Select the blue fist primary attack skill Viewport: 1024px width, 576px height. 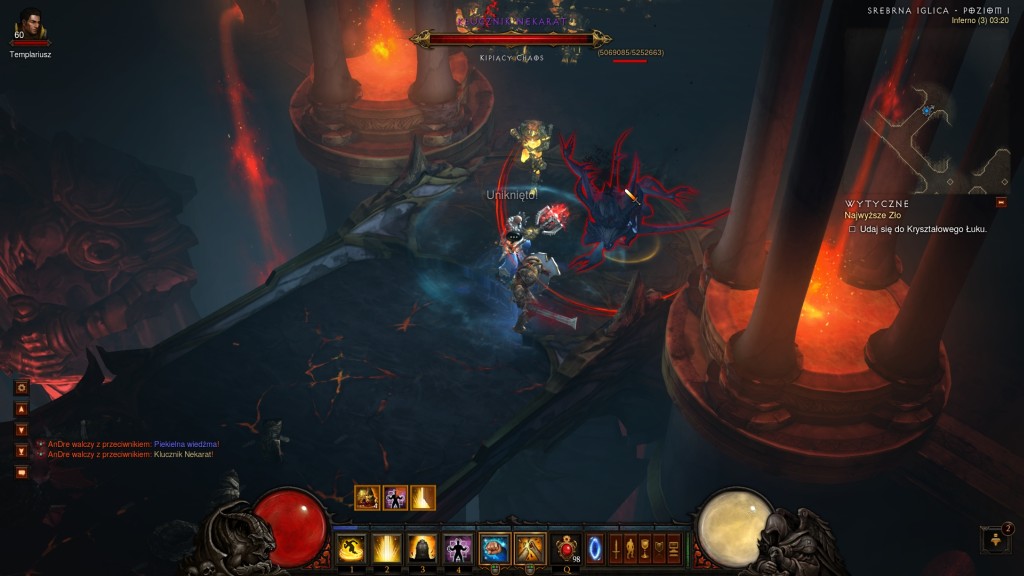[494, 548]
